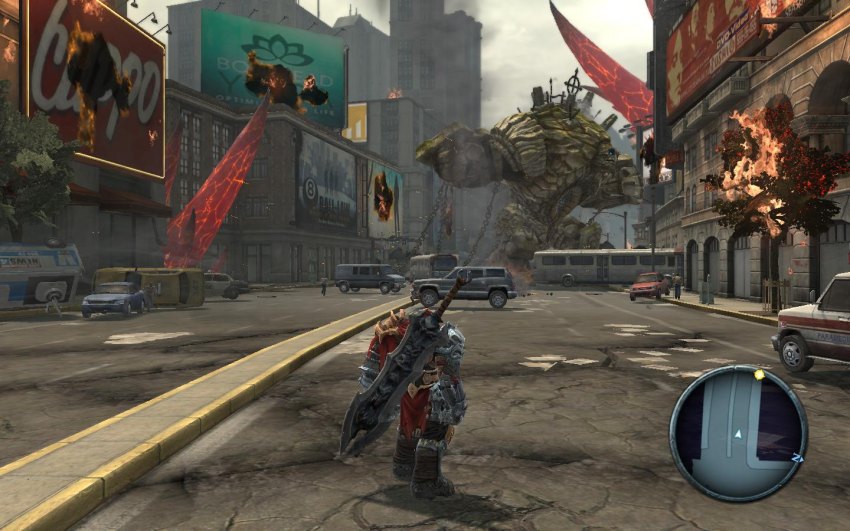
Task: Open the circular minimap
Action: 737,432
